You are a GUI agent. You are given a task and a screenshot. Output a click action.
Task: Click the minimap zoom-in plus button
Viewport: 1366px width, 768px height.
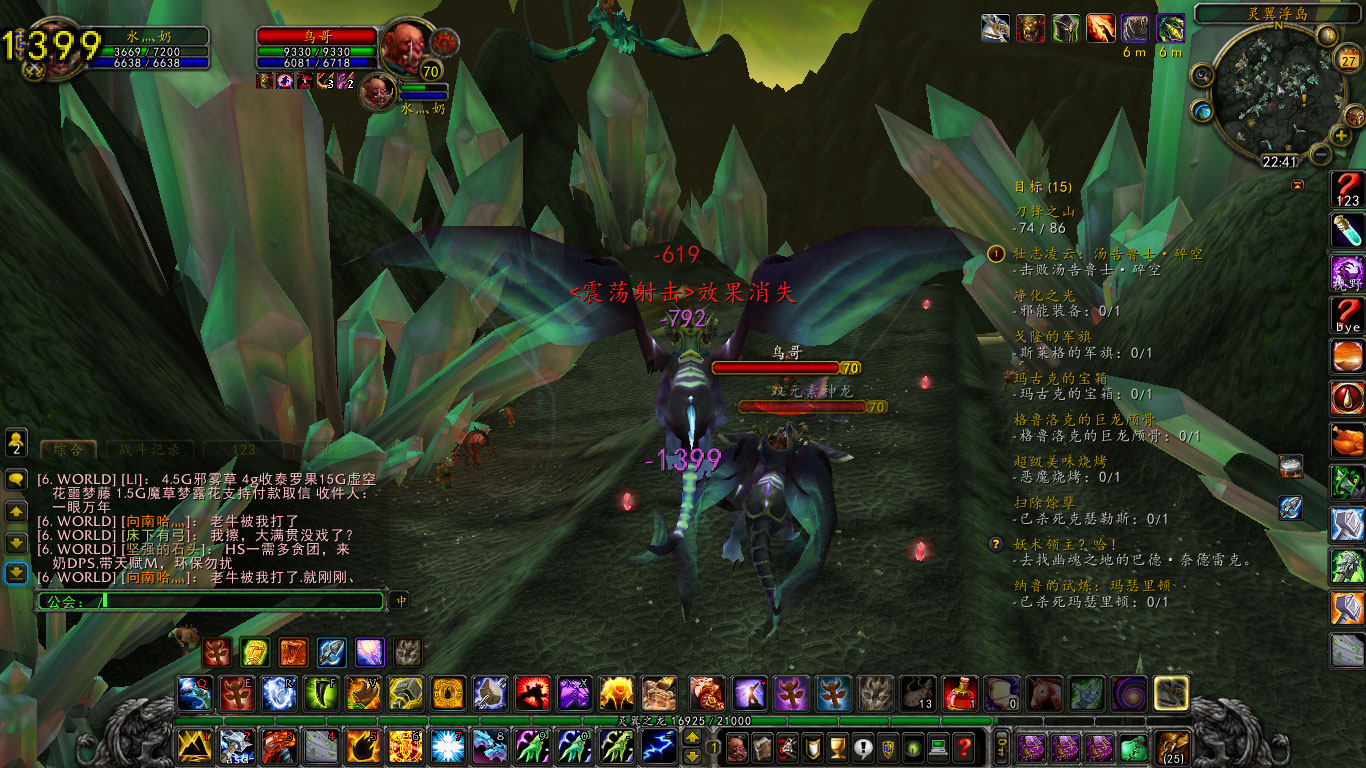[1340, 135]
